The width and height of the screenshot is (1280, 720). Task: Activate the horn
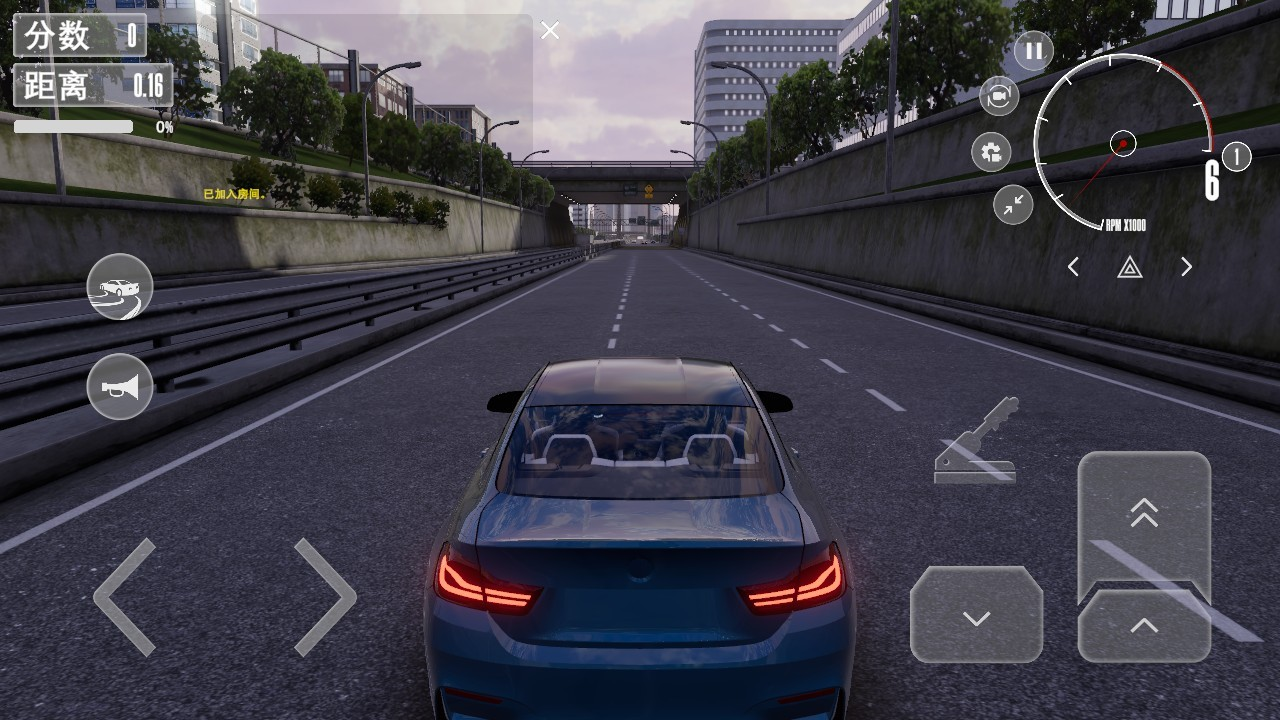(119, 387)
